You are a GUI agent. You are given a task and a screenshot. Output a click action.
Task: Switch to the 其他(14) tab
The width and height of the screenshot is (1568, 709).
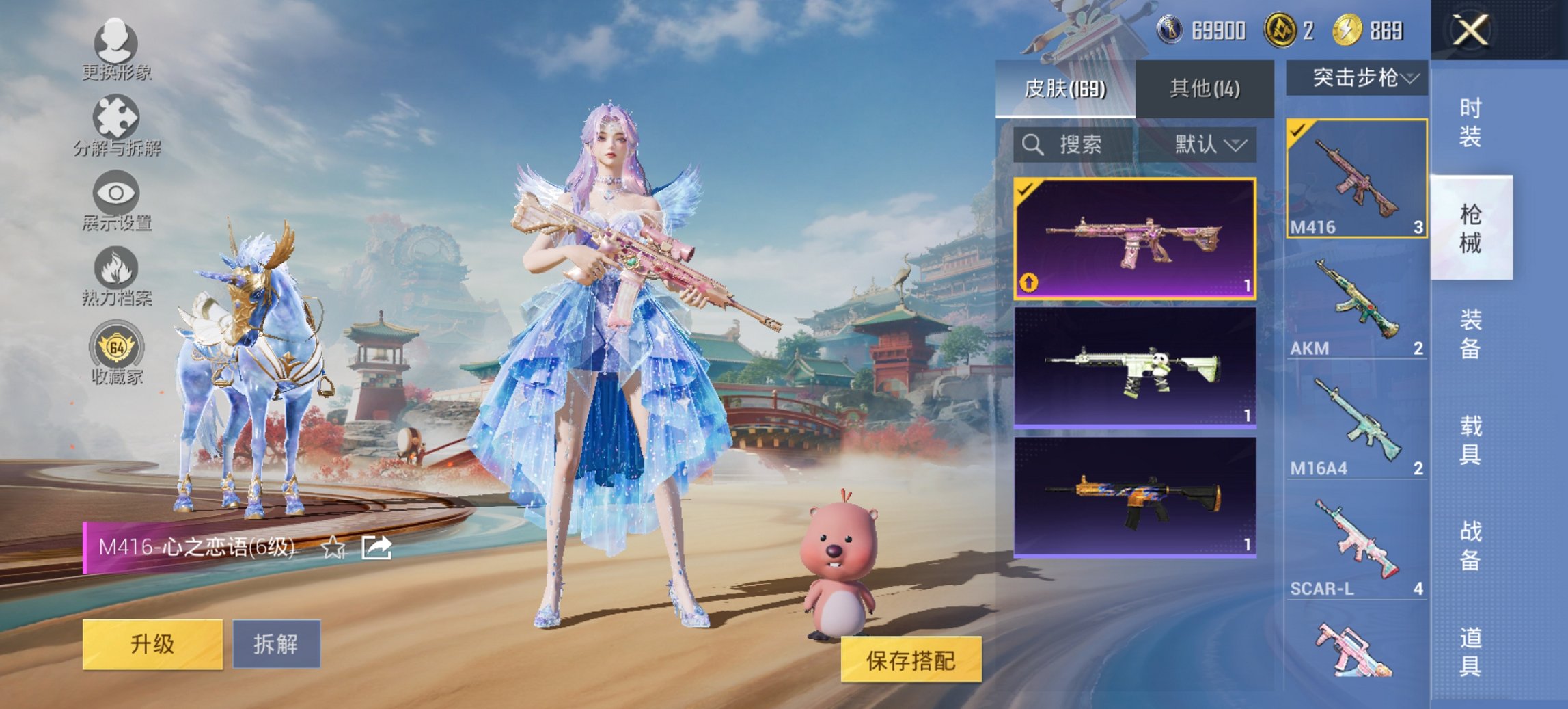[x=1202, y=88]
